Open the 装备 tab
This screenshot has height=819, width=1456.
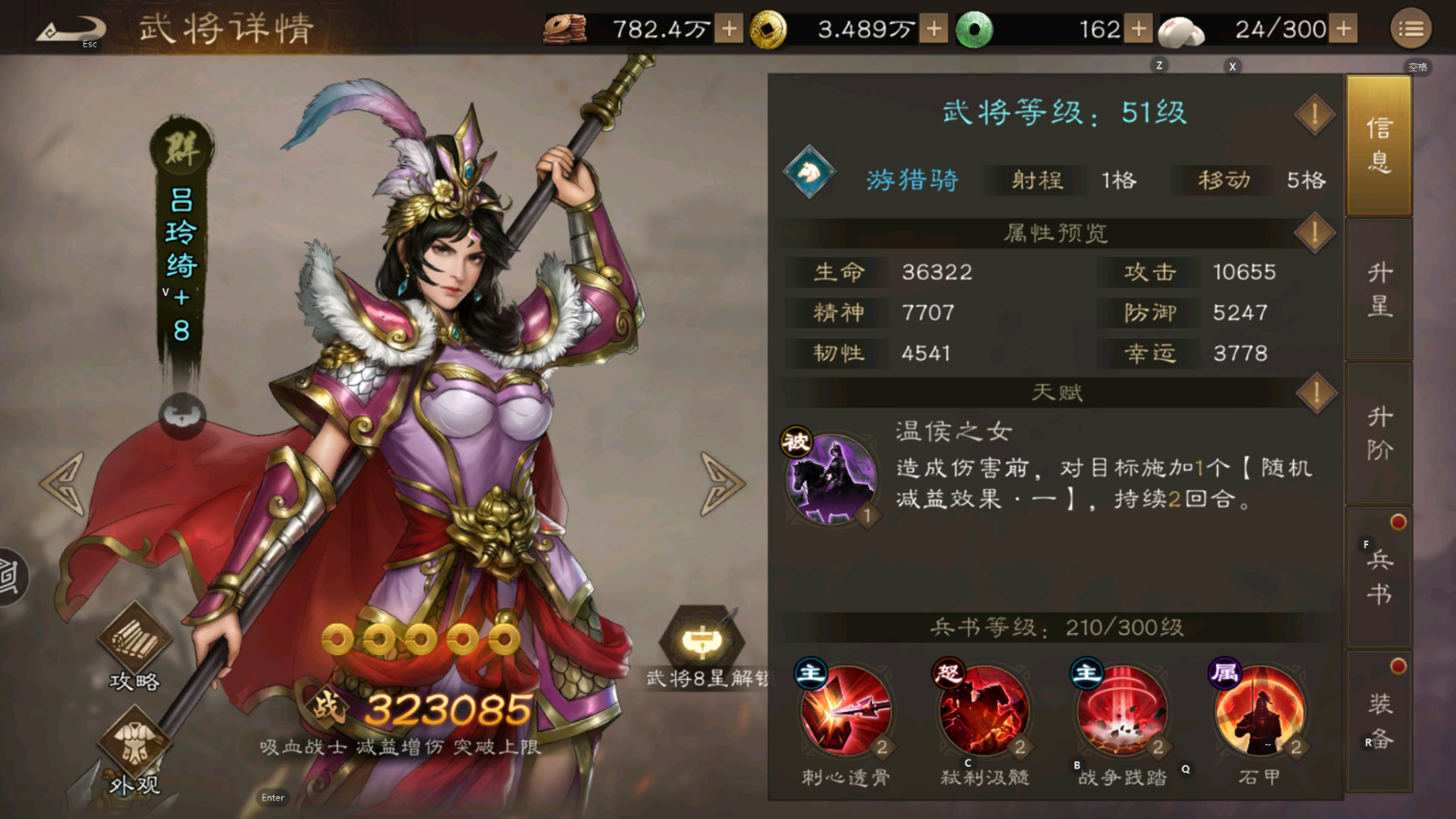(1379, 721)
